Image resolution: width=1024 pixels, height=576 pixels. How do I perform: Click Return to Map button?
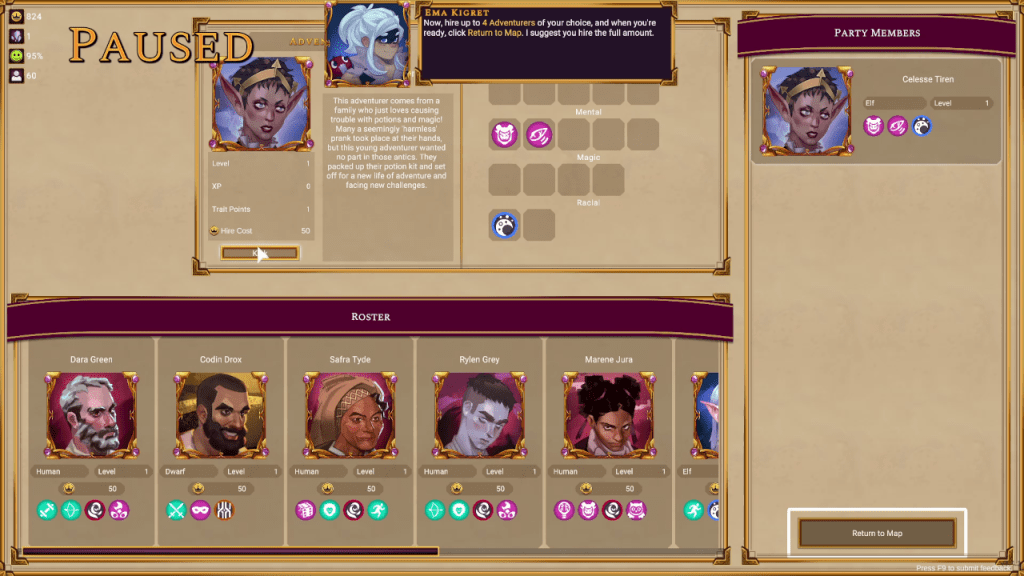[x=877, y=533]
